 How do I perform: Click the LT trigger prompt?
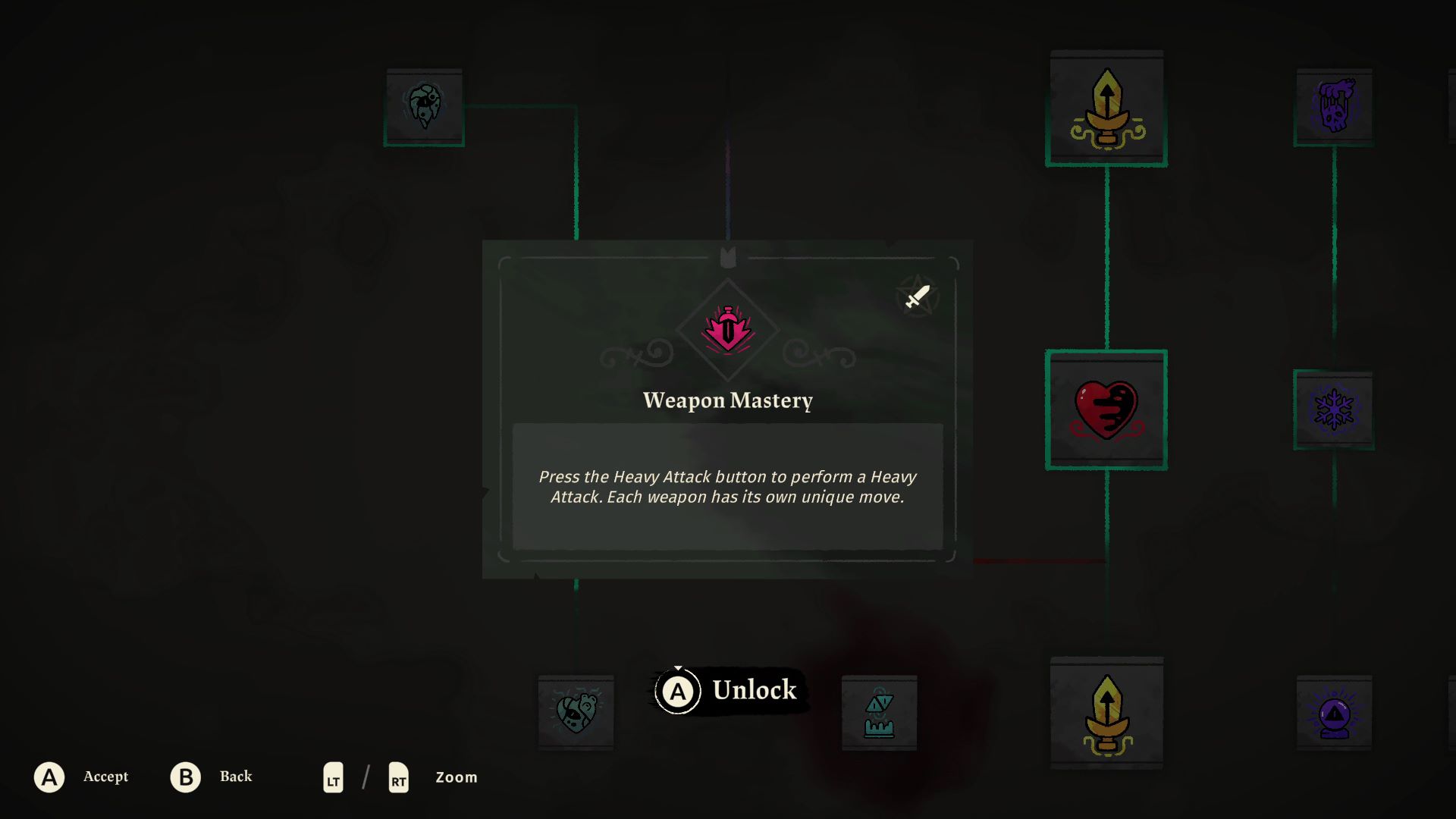(x=332, y=777)
